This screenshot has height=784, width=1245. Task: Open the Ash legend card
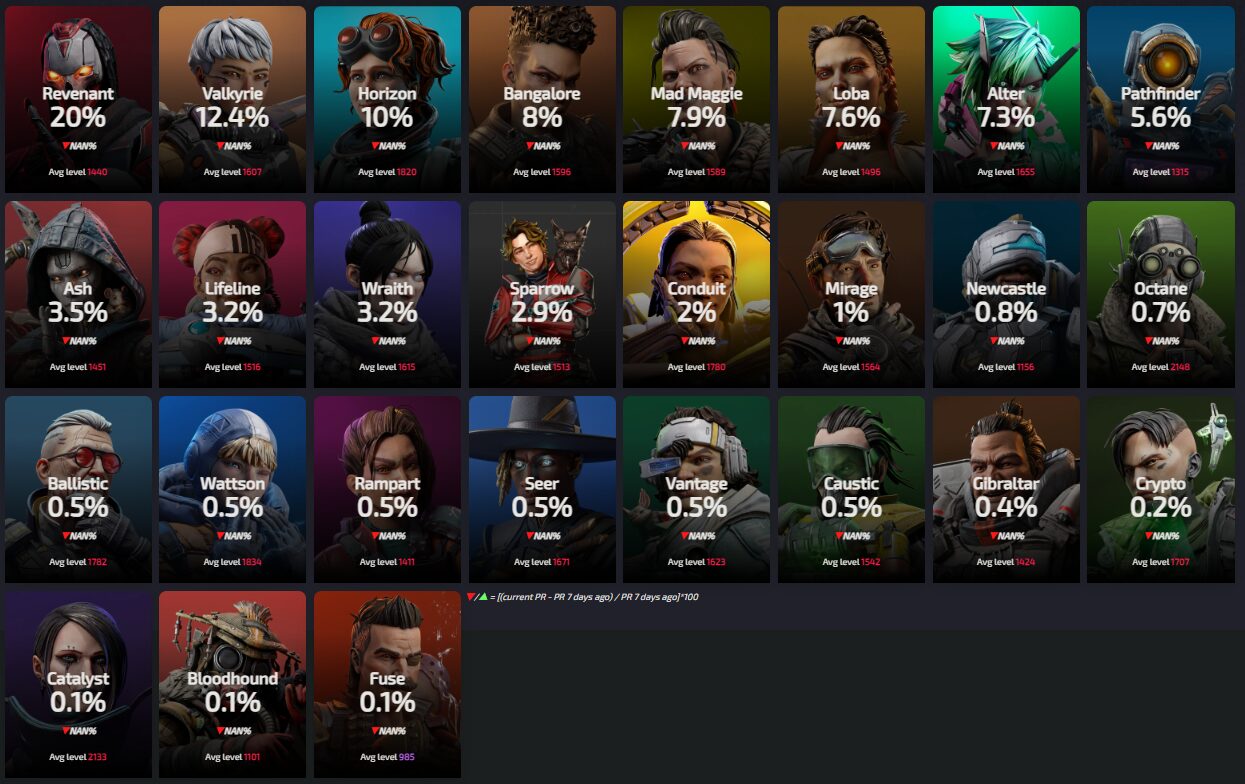(x=78, y=295)
